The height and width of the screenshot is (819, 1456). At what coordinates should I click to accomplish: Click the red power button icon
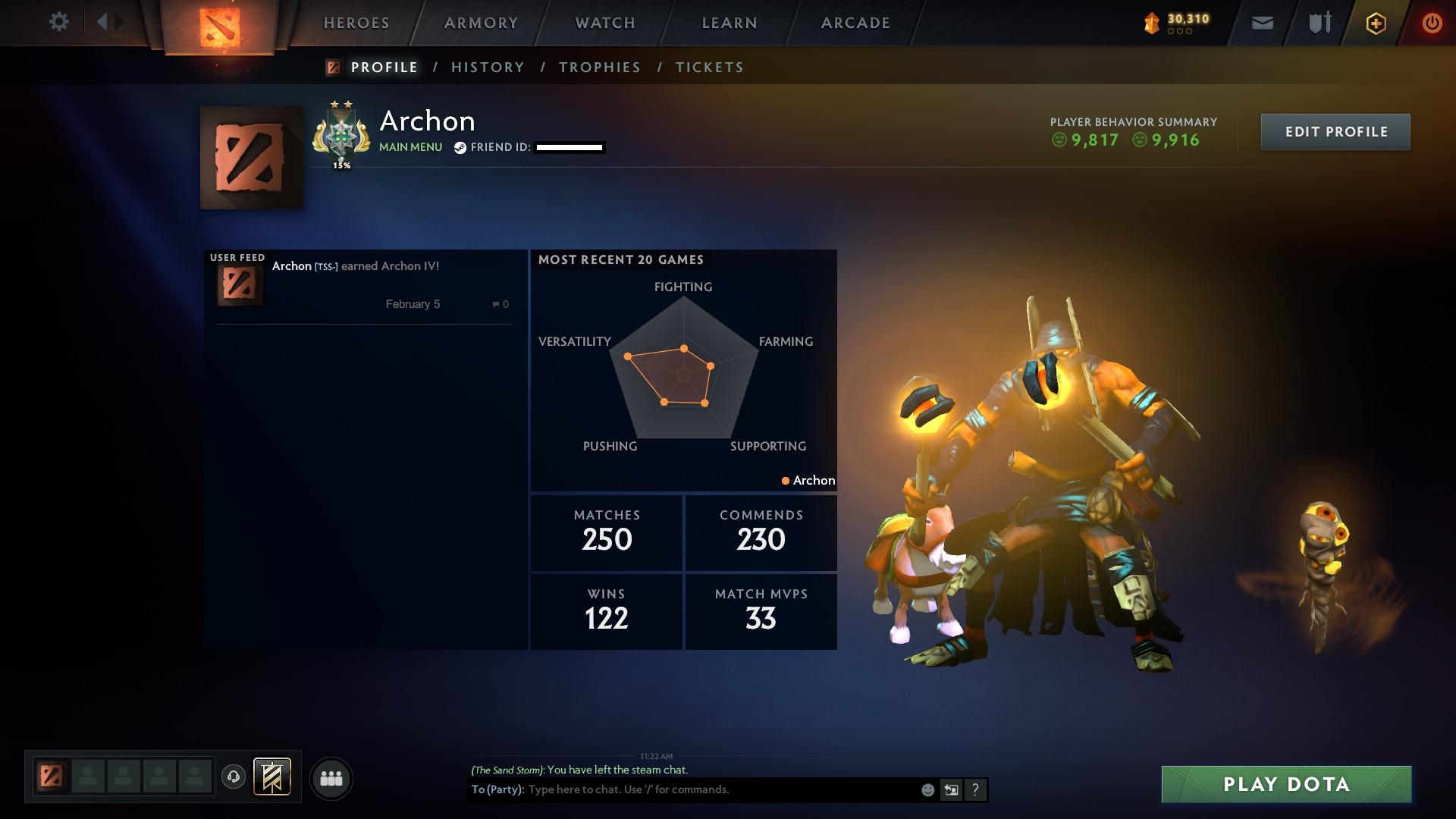1432,22
